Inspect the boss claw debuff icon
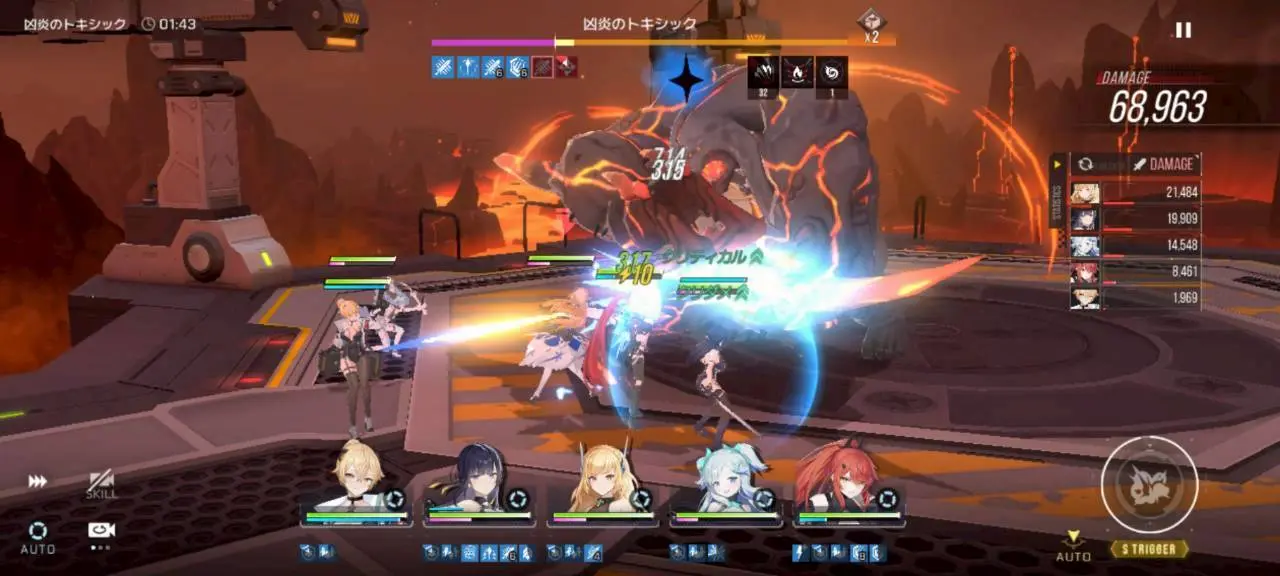The height and width of the screenshot is (576, 1280). 763,72
